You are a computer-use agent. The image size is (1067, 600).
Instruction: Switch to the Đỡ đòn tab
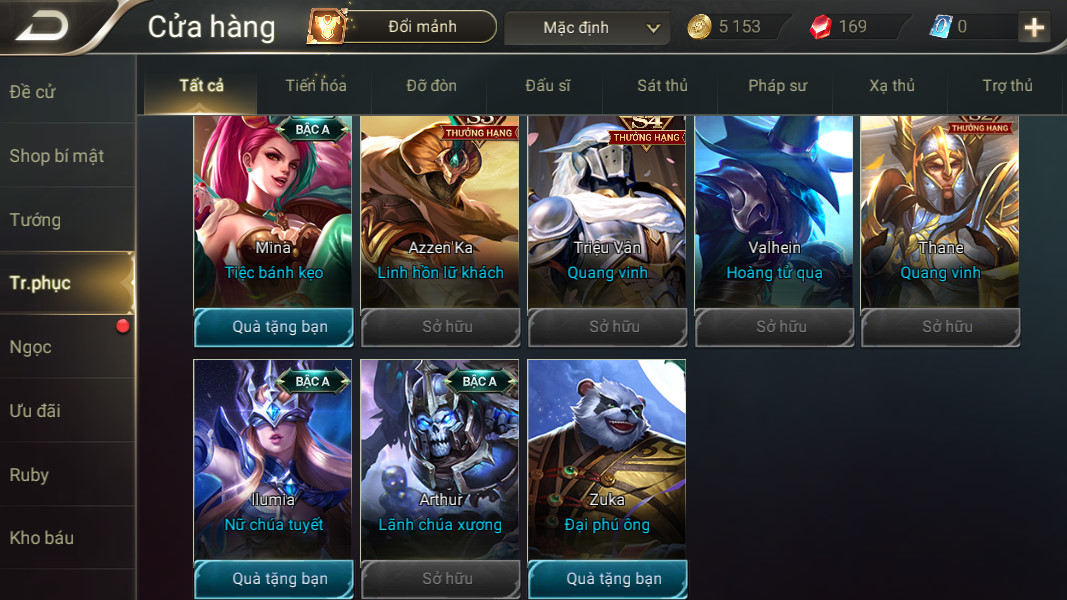pyautogui.click(x=431, y=86)
